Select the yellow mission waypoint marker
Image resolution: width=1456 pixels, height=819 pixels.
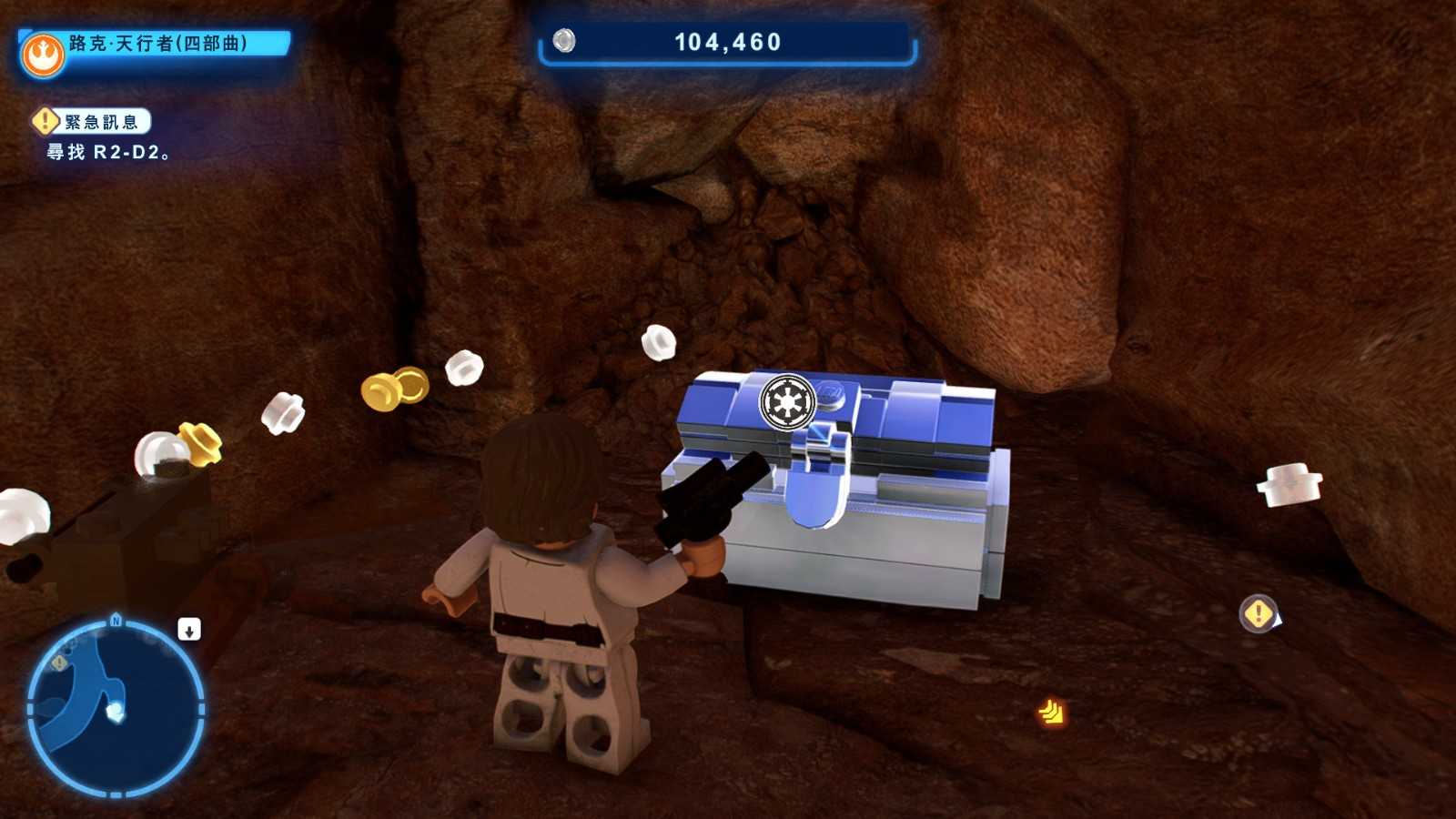point(1259,613)
